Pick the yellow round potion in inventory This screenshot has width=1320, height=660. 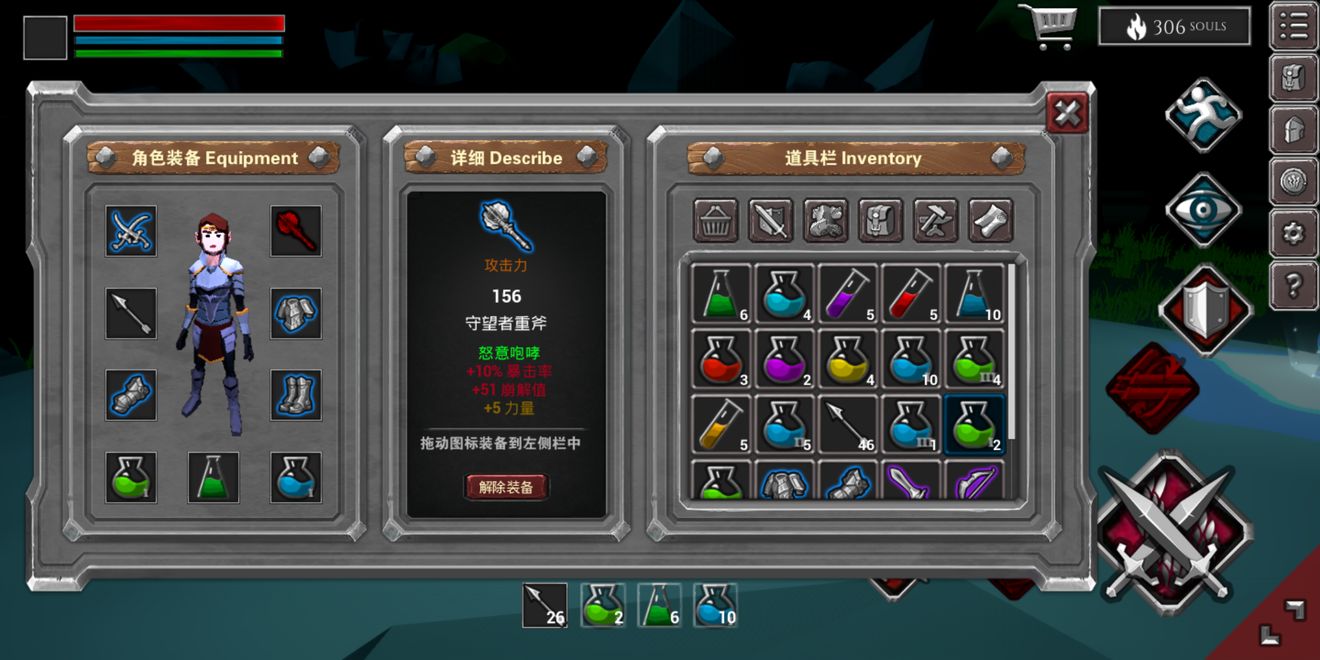848,359
